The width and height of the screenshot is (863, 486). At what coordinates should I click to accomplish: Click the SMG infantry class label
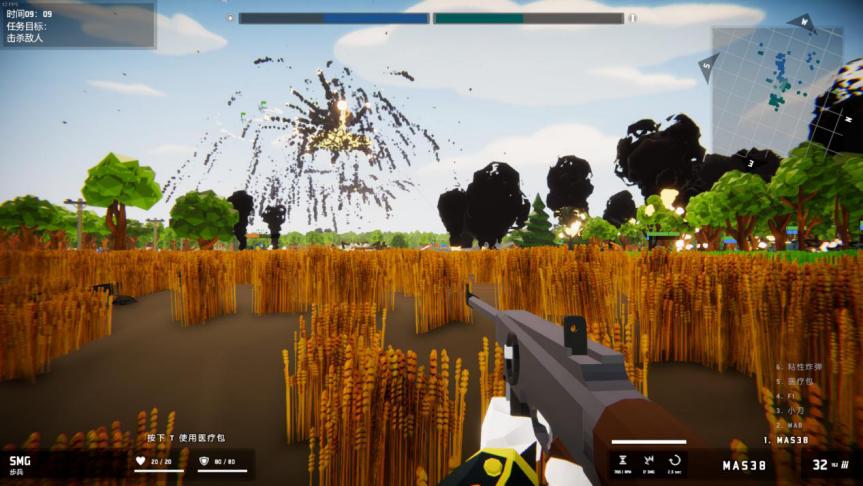[x=20, y=464]
